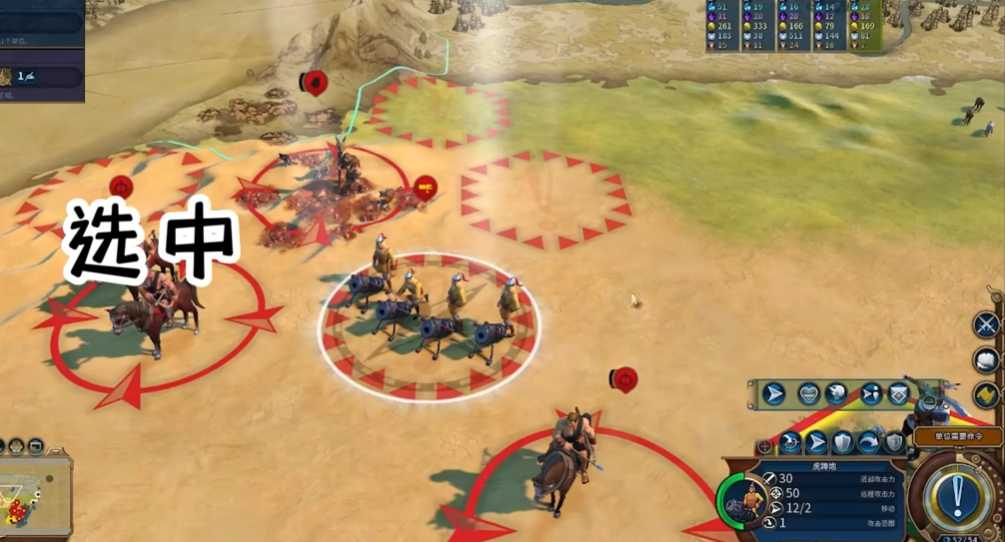Image resolution: width=1005 pixels, height=542 pixels.
Task: Select the barbarian horseman unit beside the white label
Action: coord(150,300)
